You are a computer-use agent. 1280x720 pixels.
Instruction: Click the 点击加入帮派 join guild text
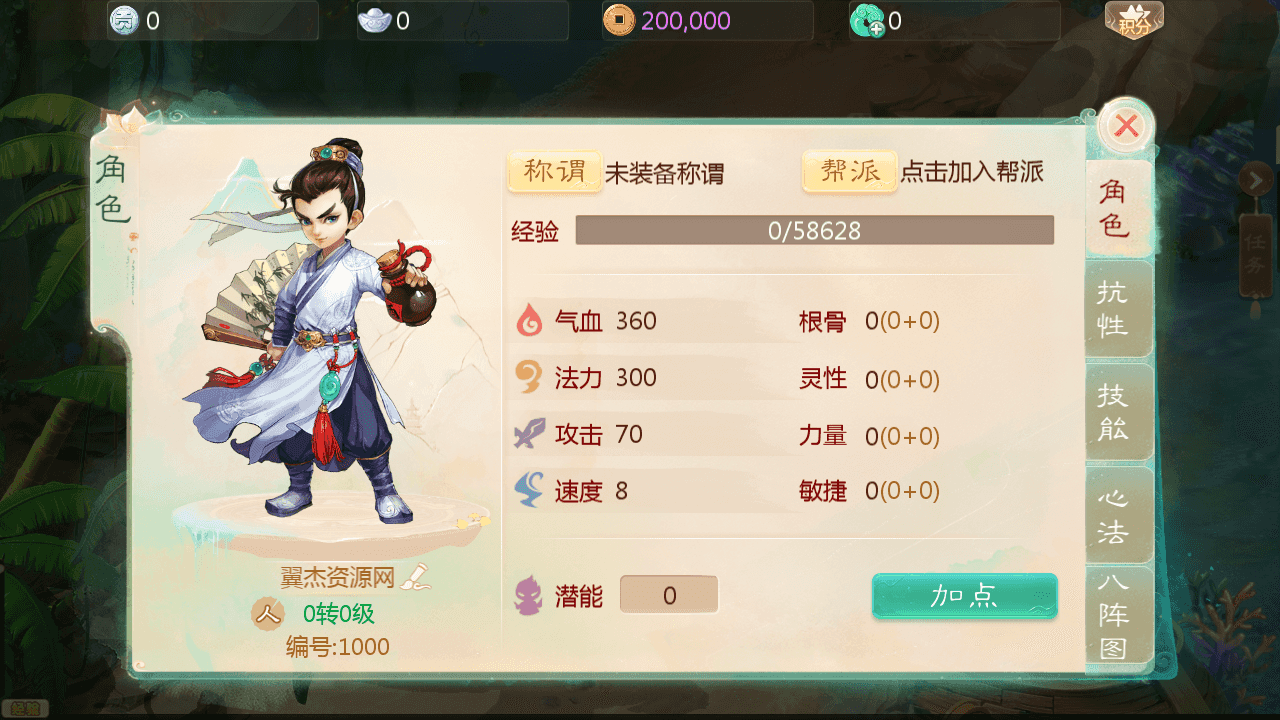pyautogui.click(x=972, y=172)
